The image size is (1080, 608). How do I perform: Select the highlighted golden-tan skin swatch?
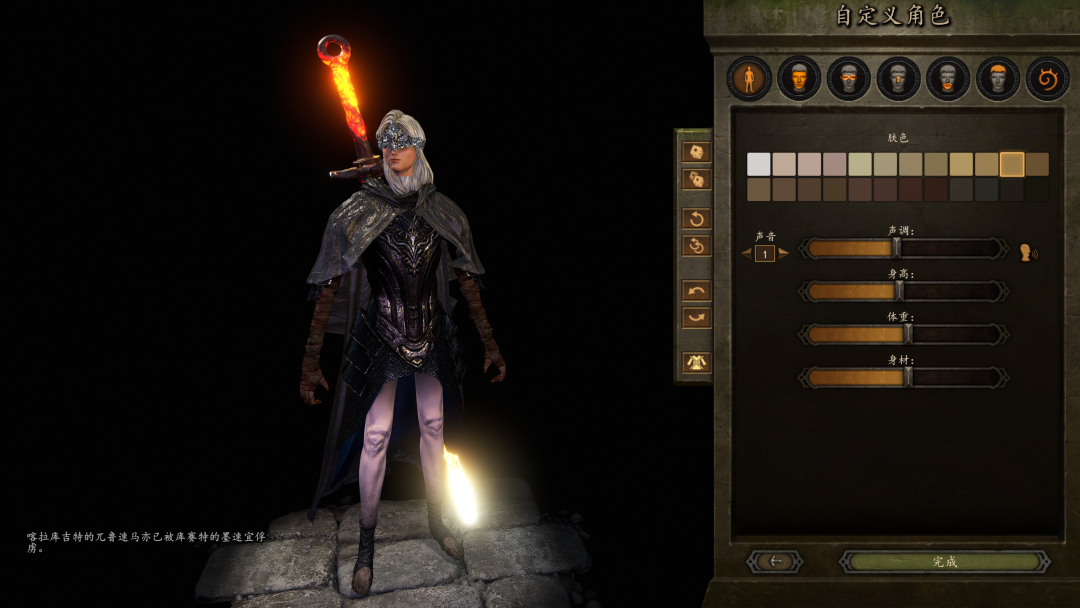[1012, 164]
